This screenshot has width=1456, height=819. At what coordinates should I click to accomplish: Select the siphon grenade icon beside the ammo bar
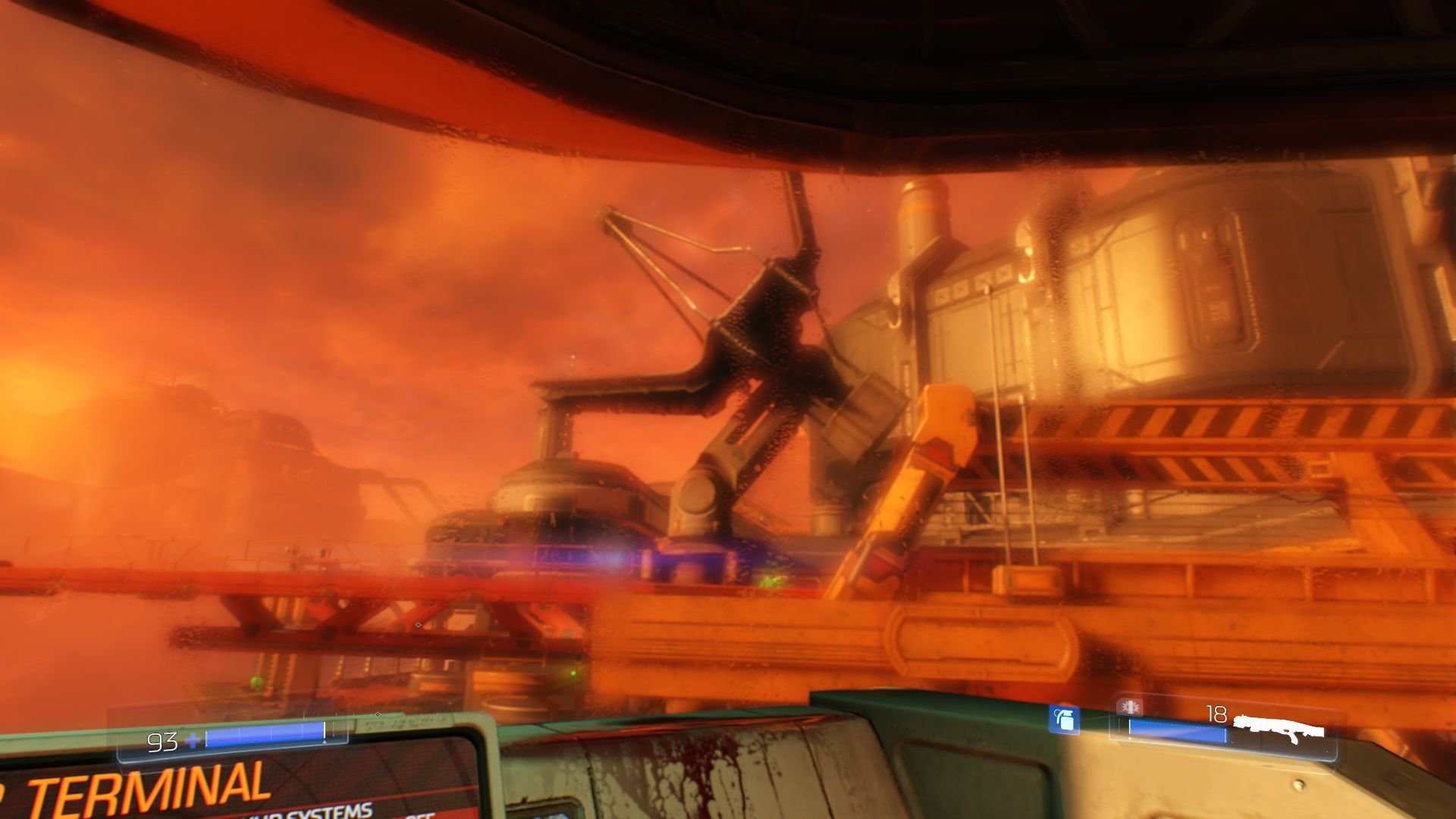click(x=1130, y=707)
